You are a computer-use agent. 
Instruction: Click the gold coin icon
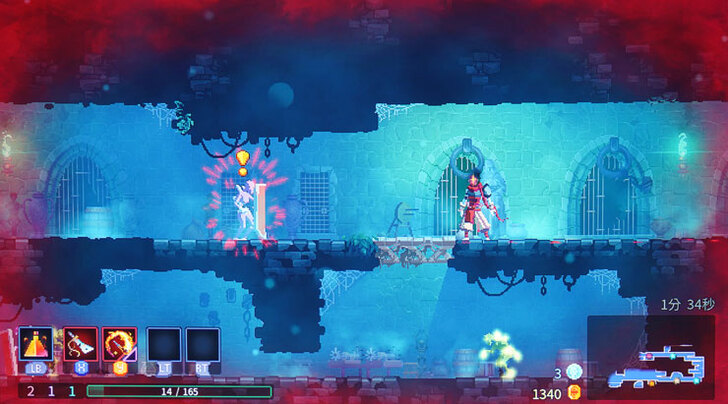coord(573,393)
